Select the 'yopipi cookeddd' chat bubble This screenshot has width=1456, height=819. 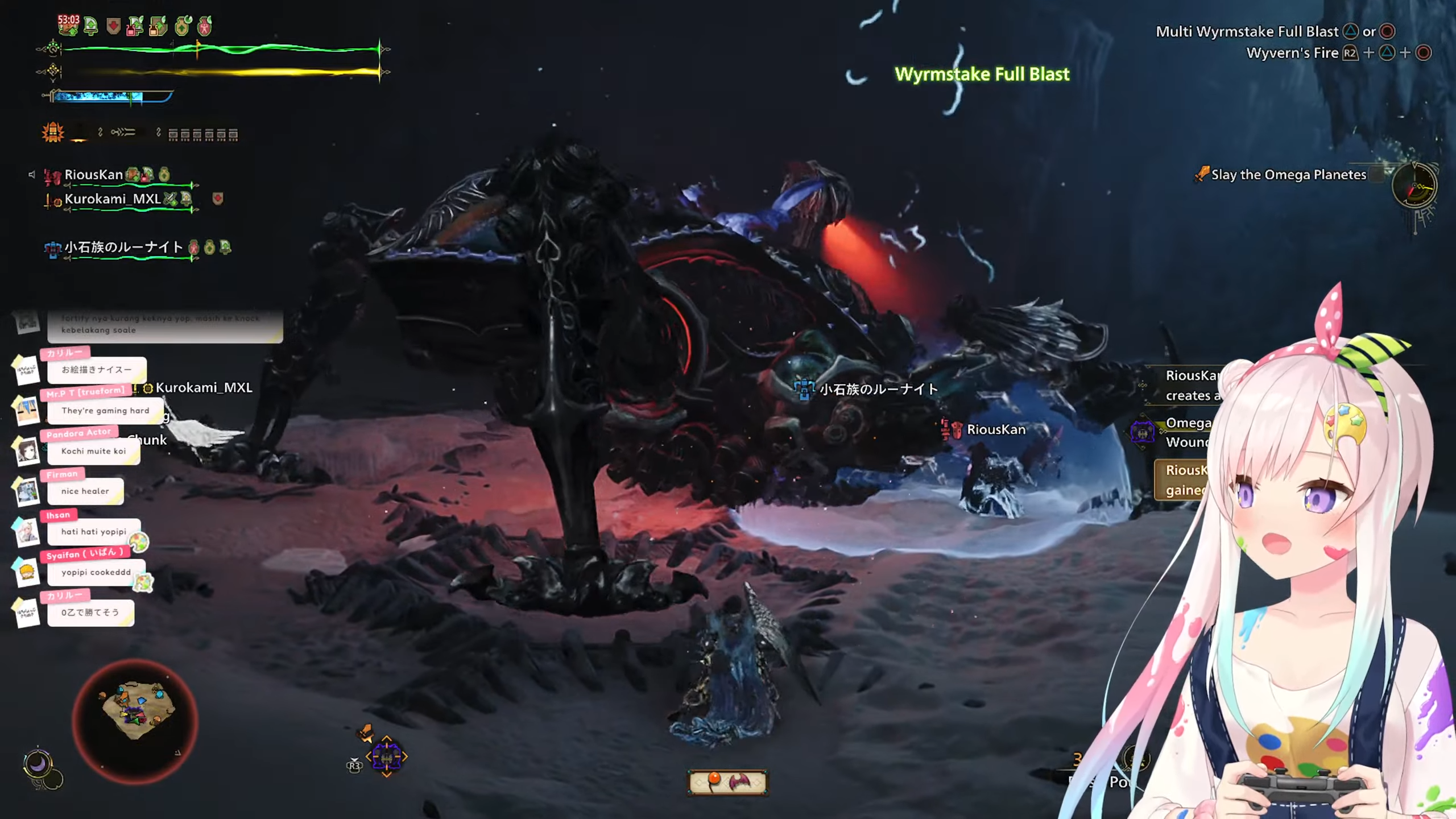[x=96, y=572]
